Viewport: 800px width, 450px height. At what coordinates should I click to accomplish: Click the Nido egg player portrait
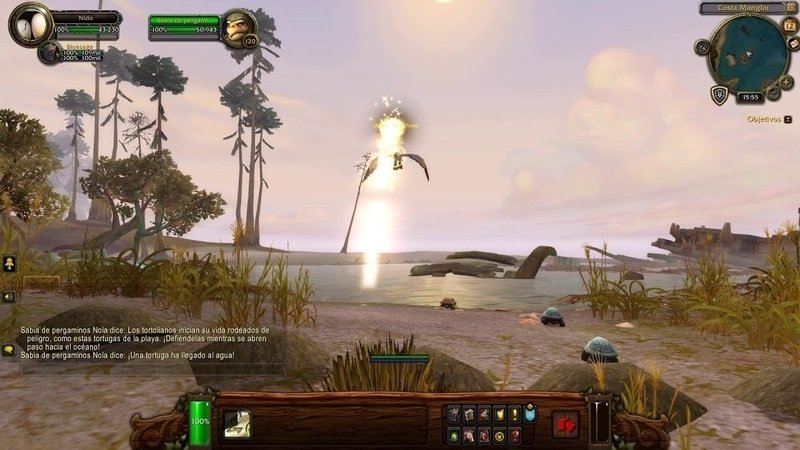point(28,24)
